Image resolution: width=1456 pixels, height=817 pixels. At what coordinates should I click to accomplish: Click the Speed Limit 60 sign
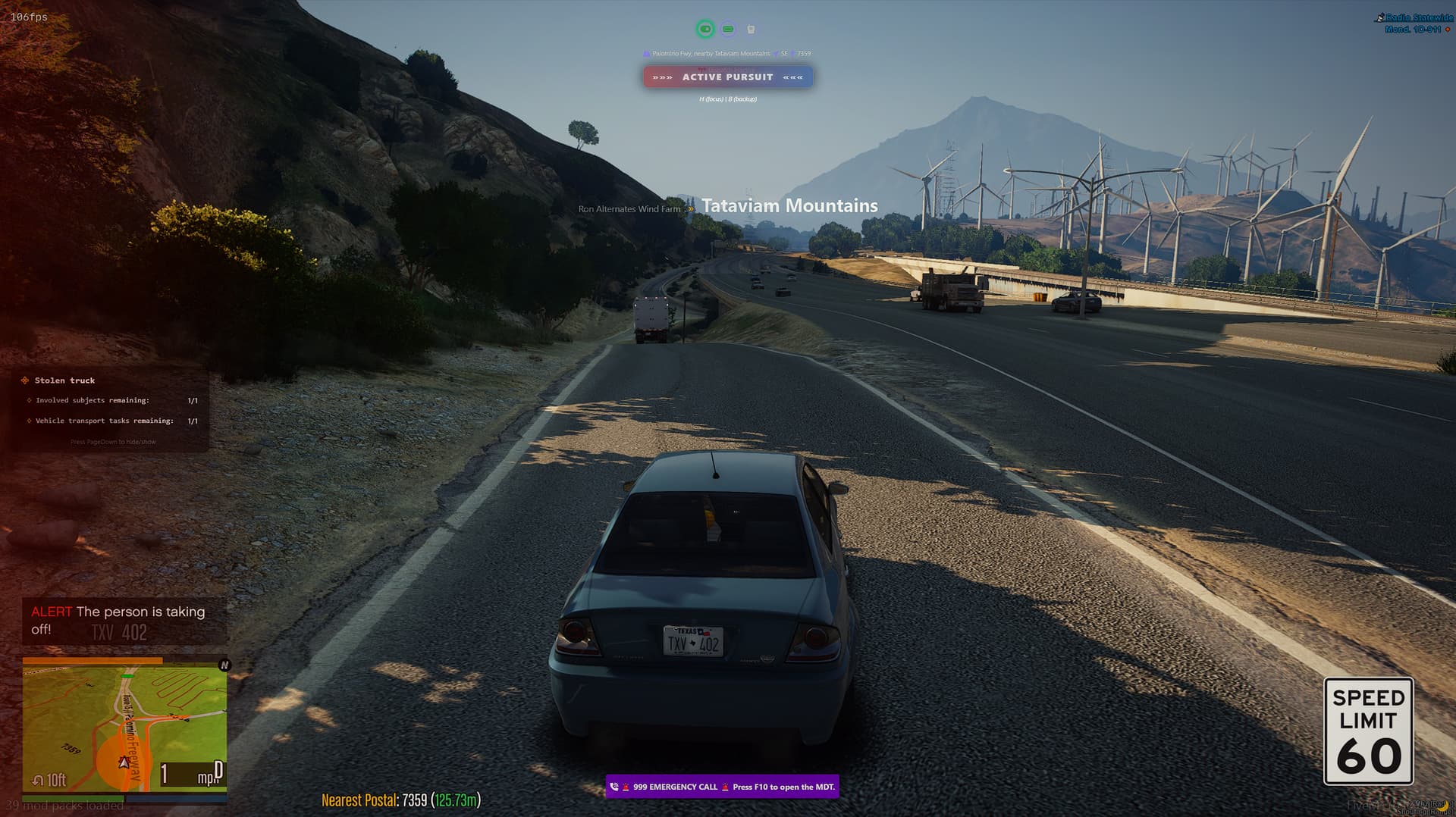[1368, 731]
